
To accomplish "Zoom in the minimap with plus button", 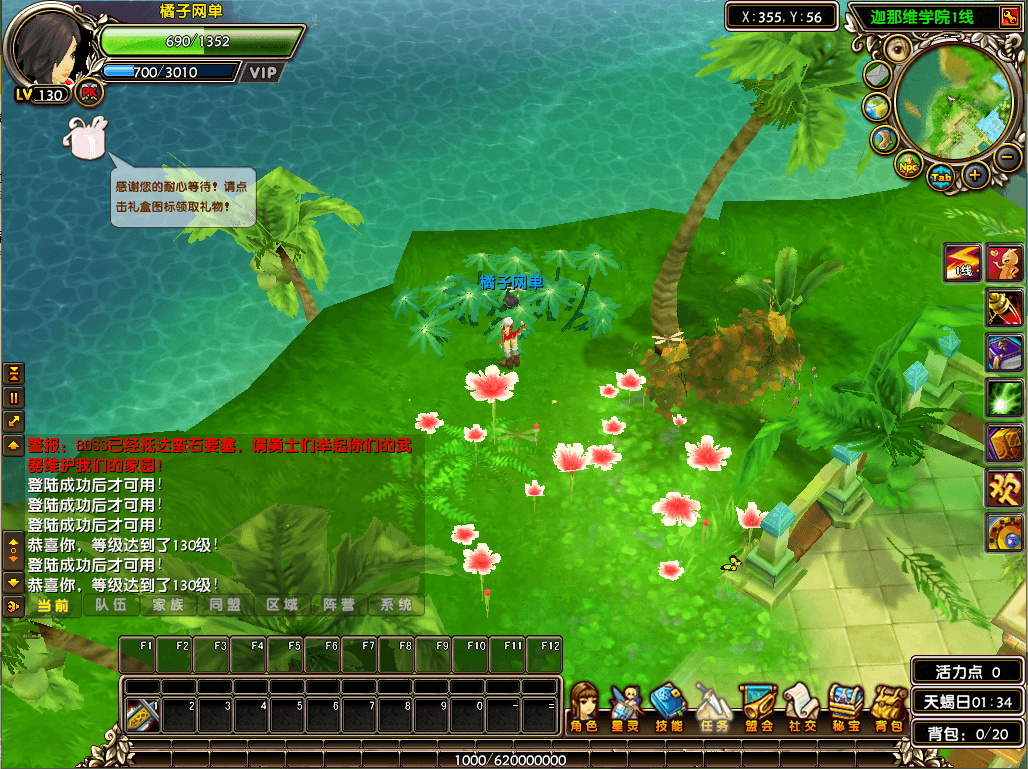I will click(975, 175).
